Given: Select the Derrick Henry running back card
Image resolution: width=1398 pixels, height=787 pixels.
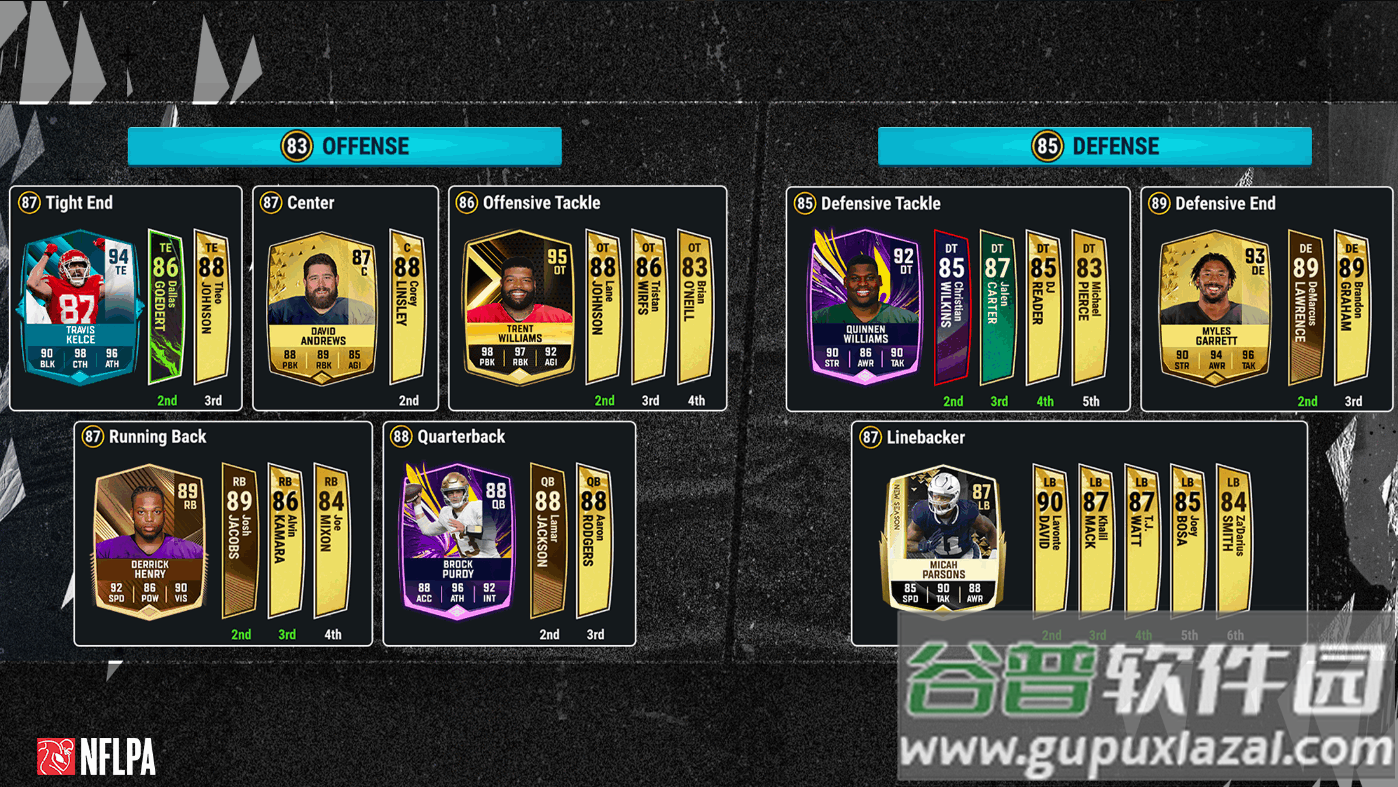Looking at the screenshot, I should [x=149, y=541].
